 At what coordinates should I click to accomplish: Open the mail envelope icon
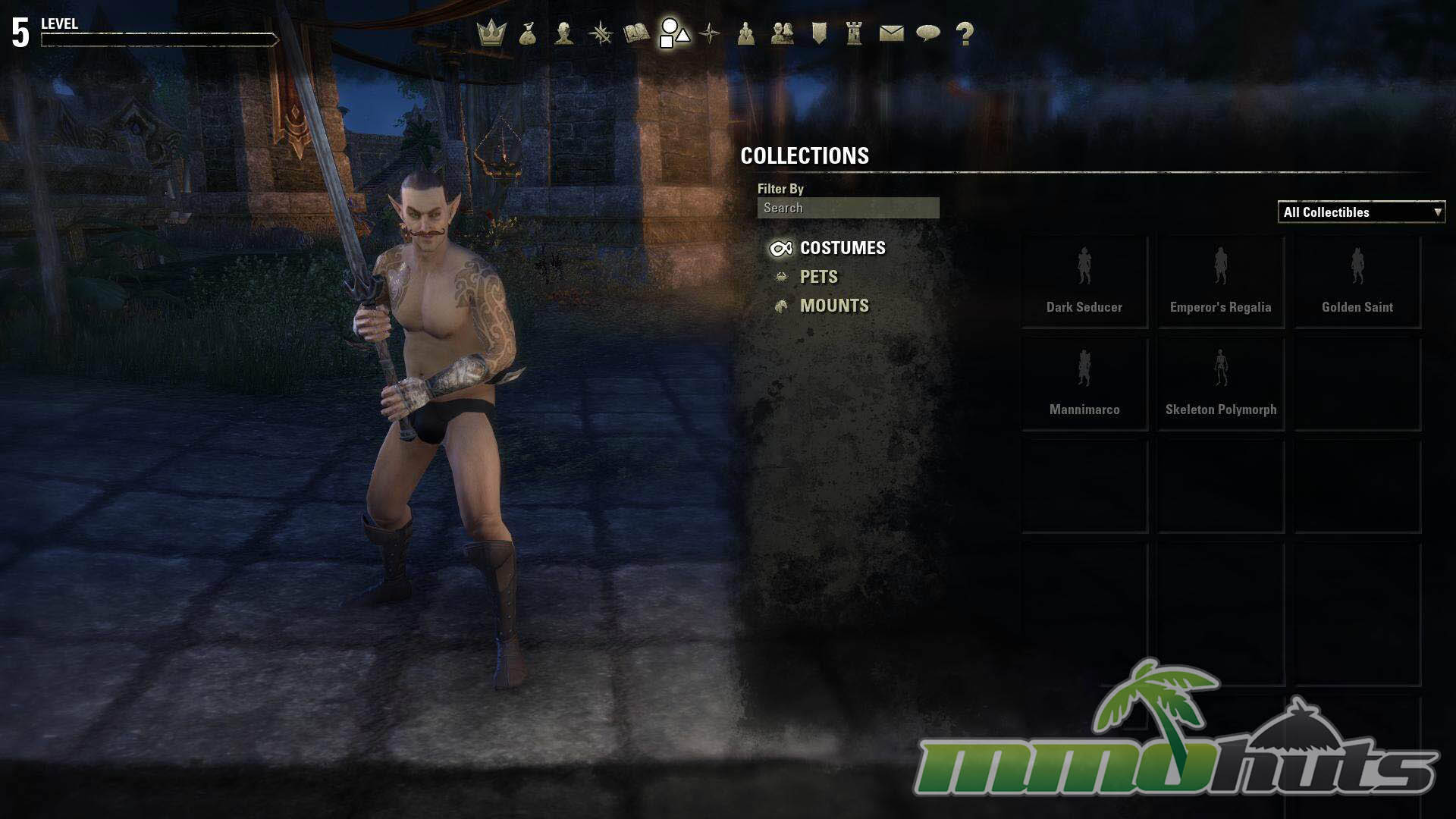891,33
